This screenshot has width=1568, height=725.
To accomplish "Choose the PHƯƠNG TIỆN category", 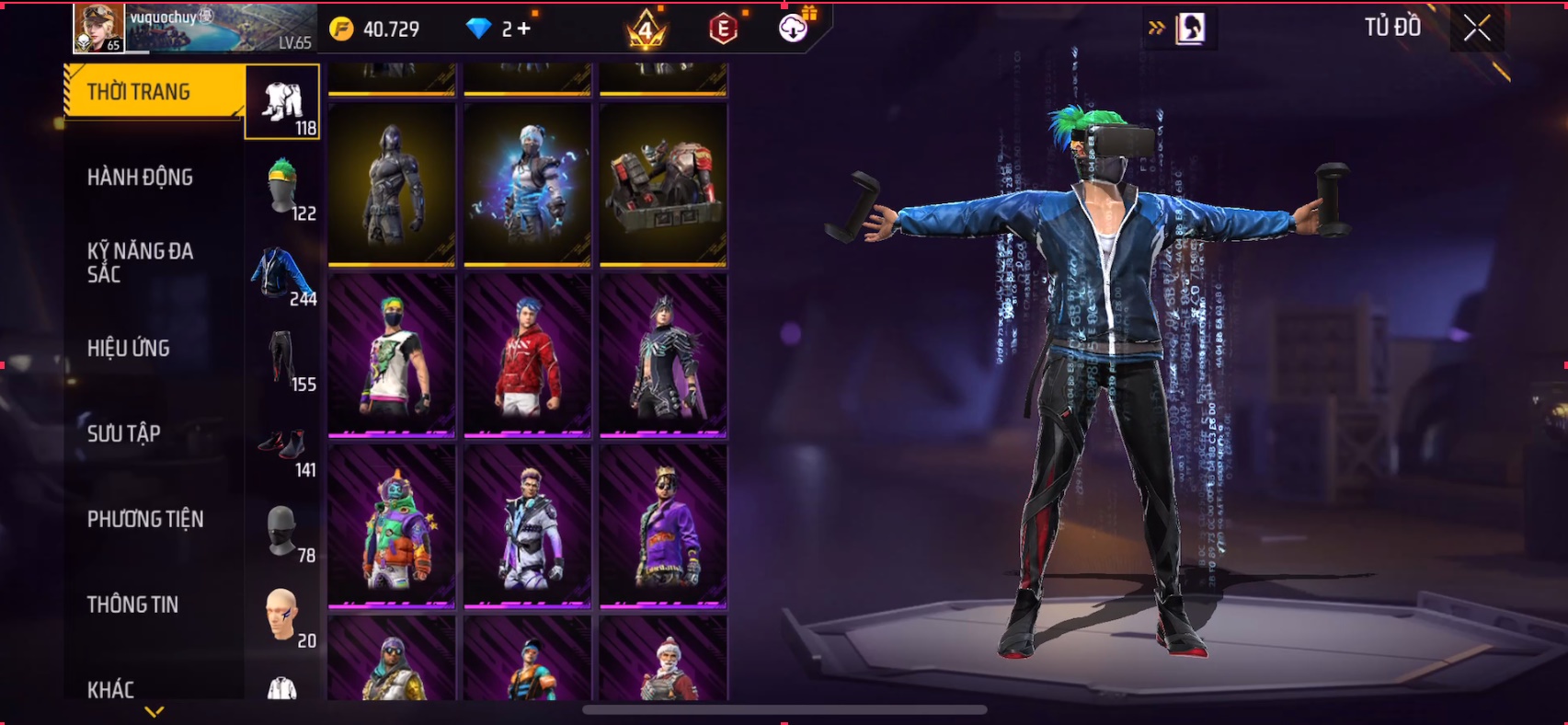I will (x=145, y=519).
